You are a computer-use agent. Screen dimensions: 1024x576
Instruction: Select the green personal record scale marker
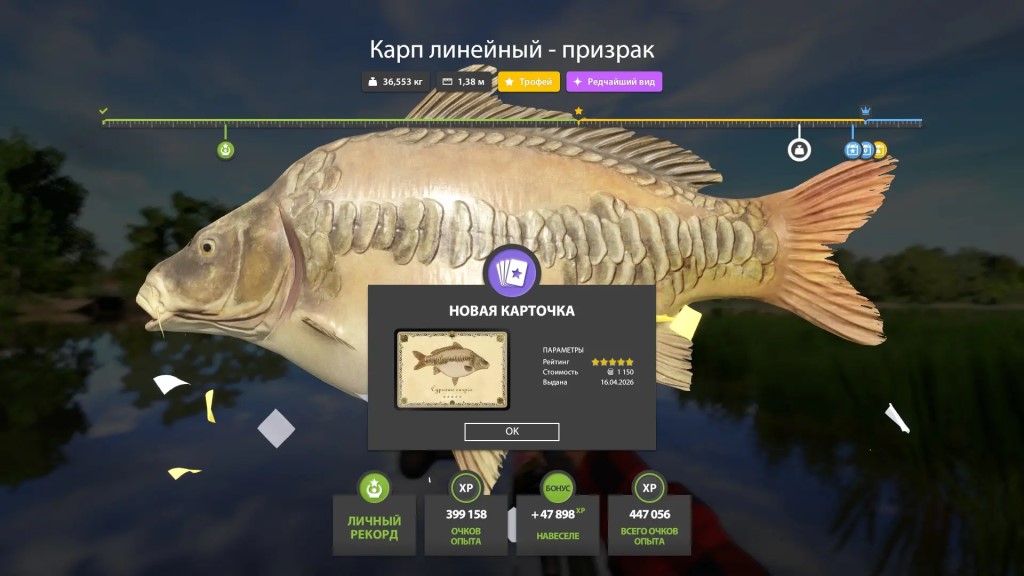[x=226, y=150]
